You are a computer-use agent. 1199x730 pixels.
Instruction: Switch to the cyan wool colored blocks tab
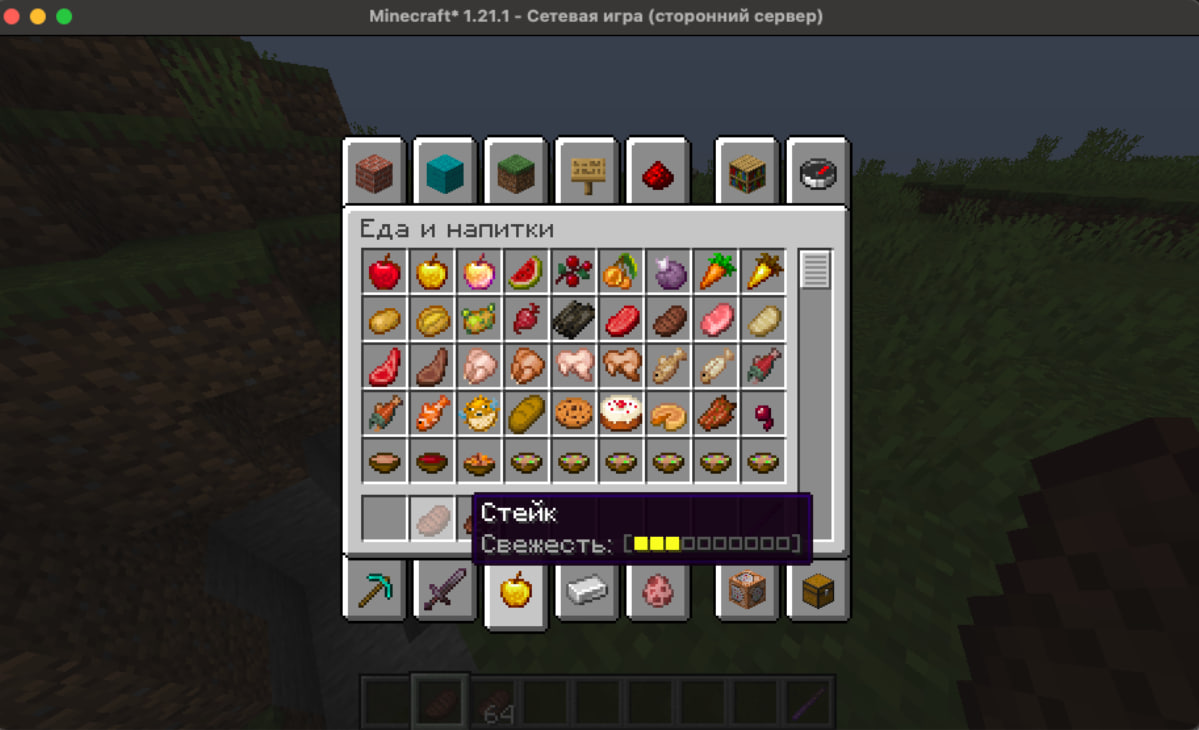click(445, 174)
